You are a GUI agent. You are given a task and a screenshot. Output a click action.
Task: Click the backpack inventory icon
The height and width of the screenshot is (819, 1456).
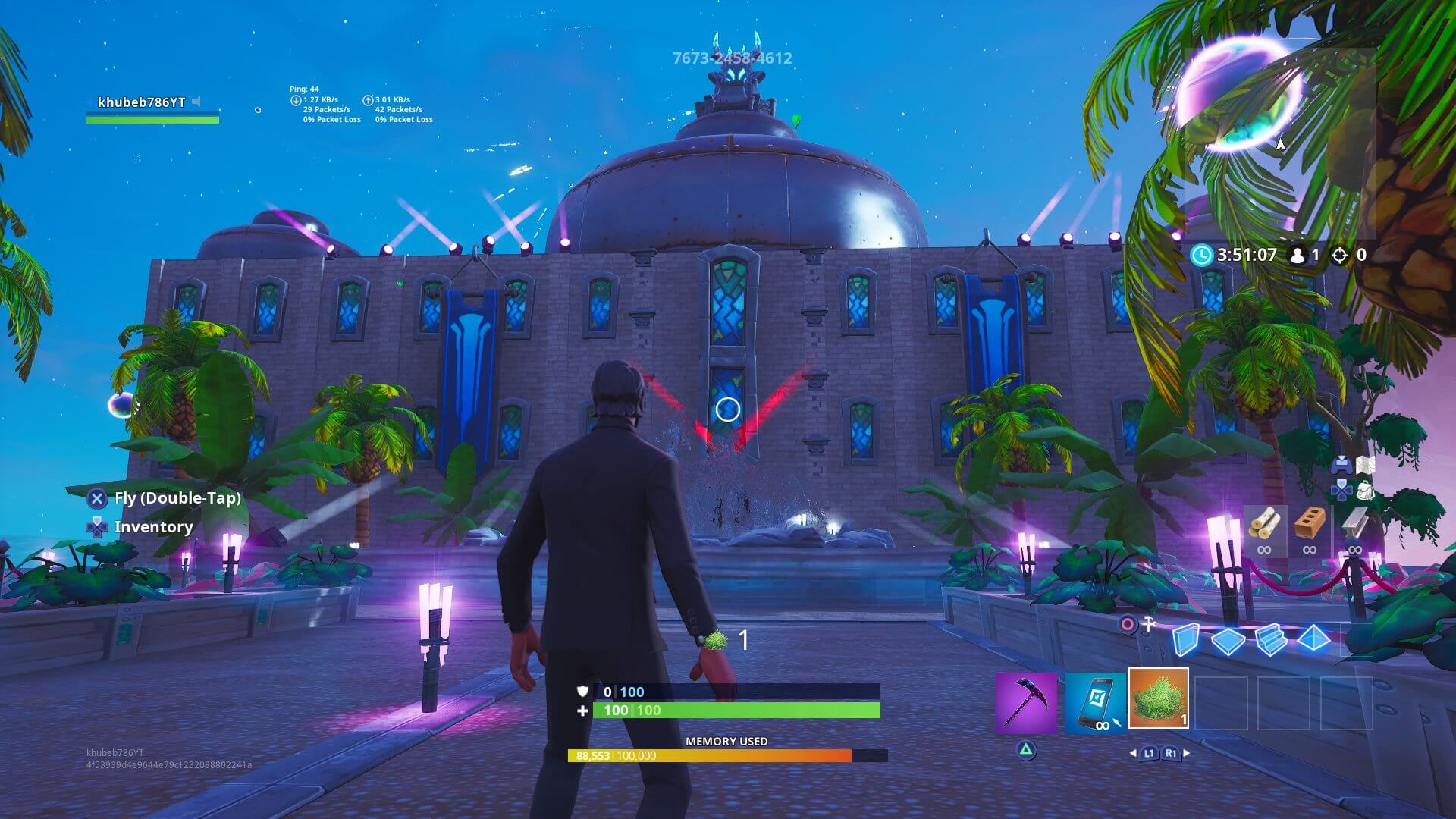click(x=1366, y=492)
